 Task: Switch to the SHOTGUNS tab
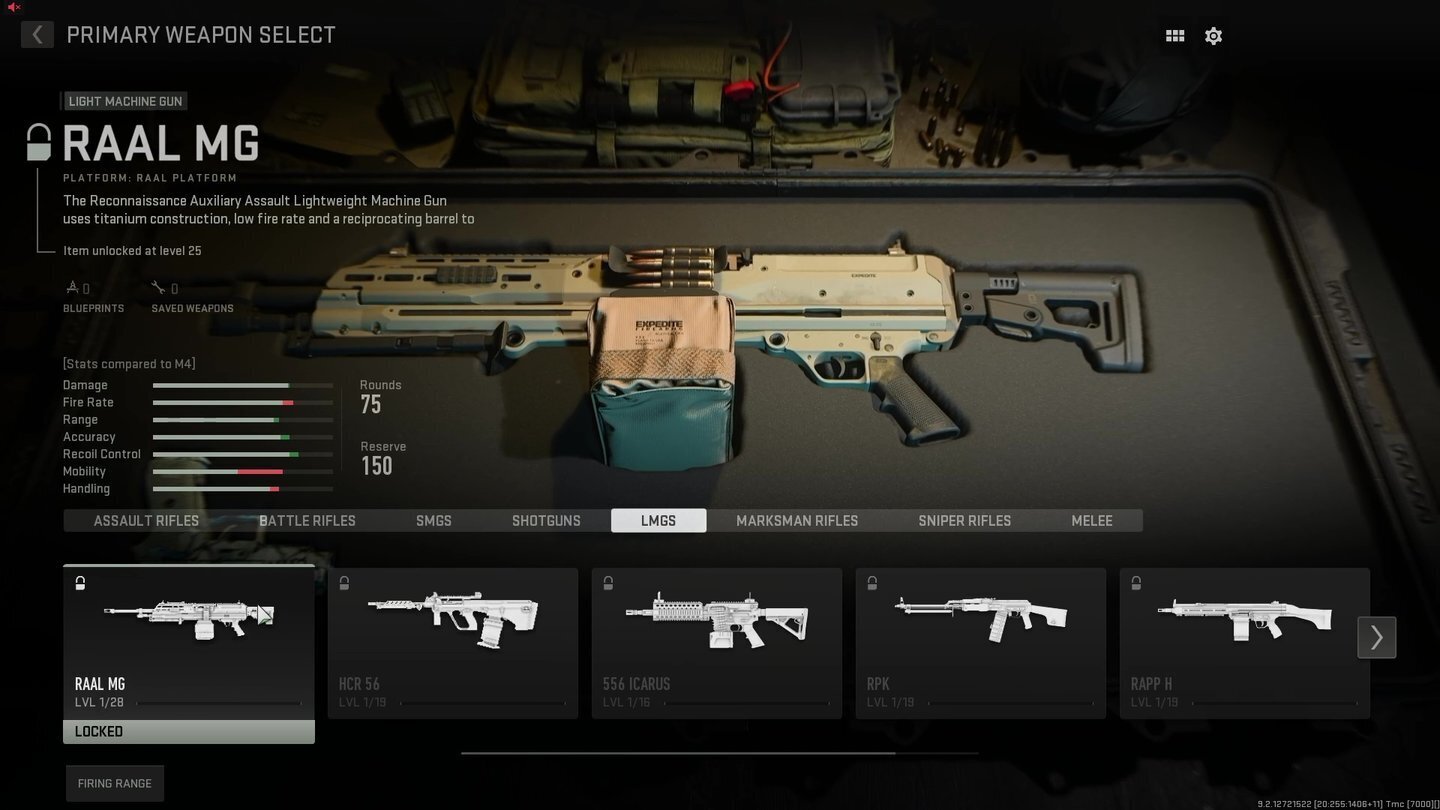coord(546,520)
